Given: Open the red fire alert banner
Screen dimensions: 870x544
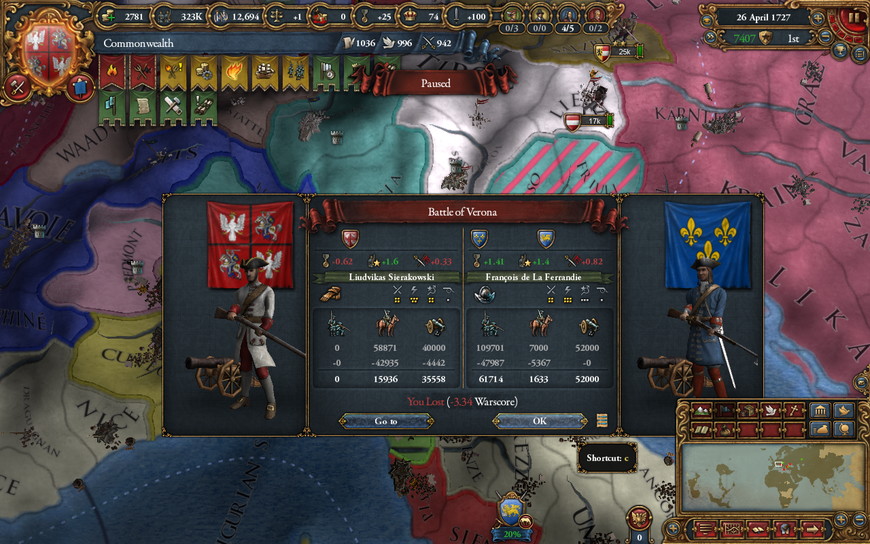Looking at the screenshot, I should point(111,72).
